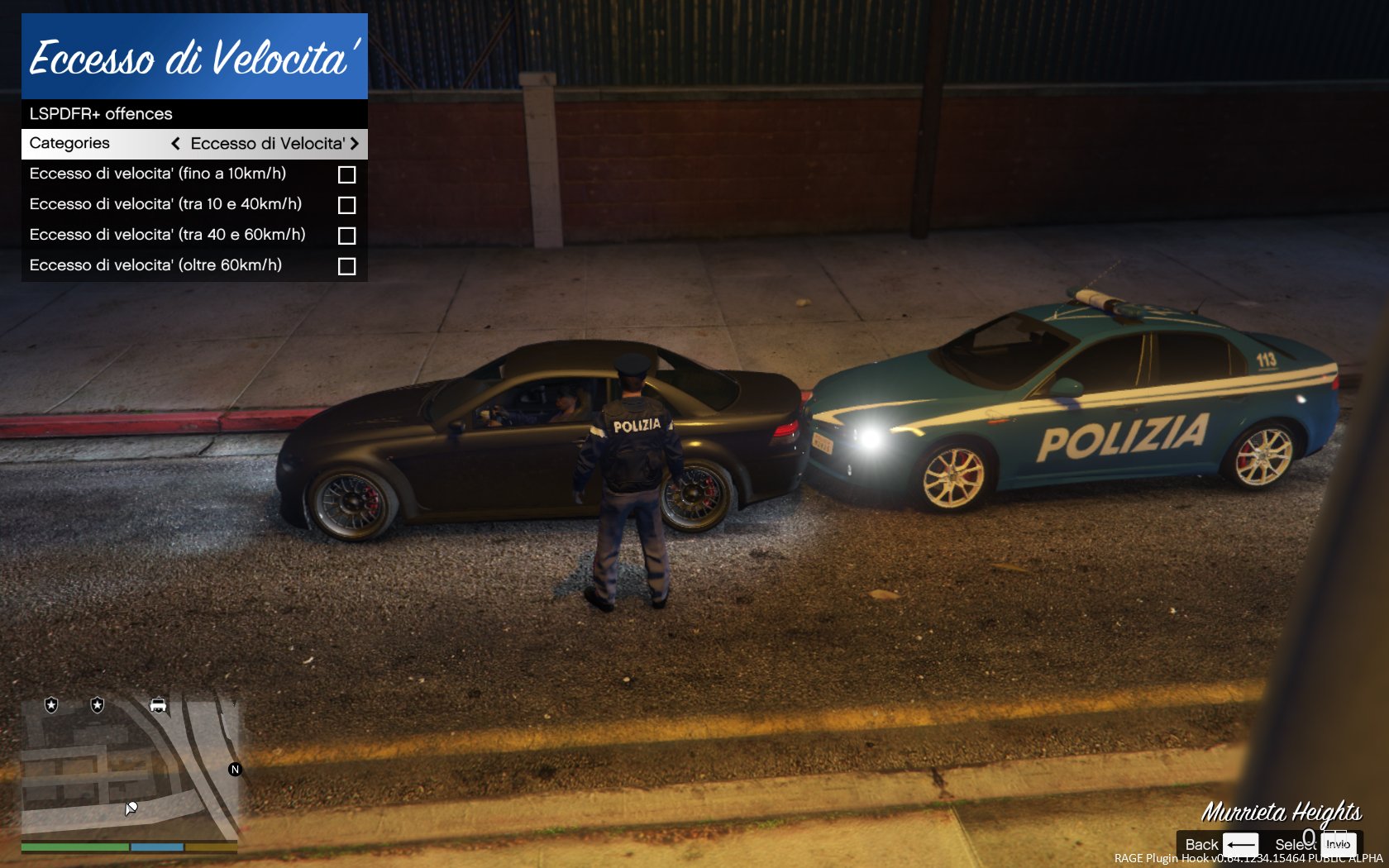Click the left arrow beside Categories
Screen dimensions: 1389x868
175,144
